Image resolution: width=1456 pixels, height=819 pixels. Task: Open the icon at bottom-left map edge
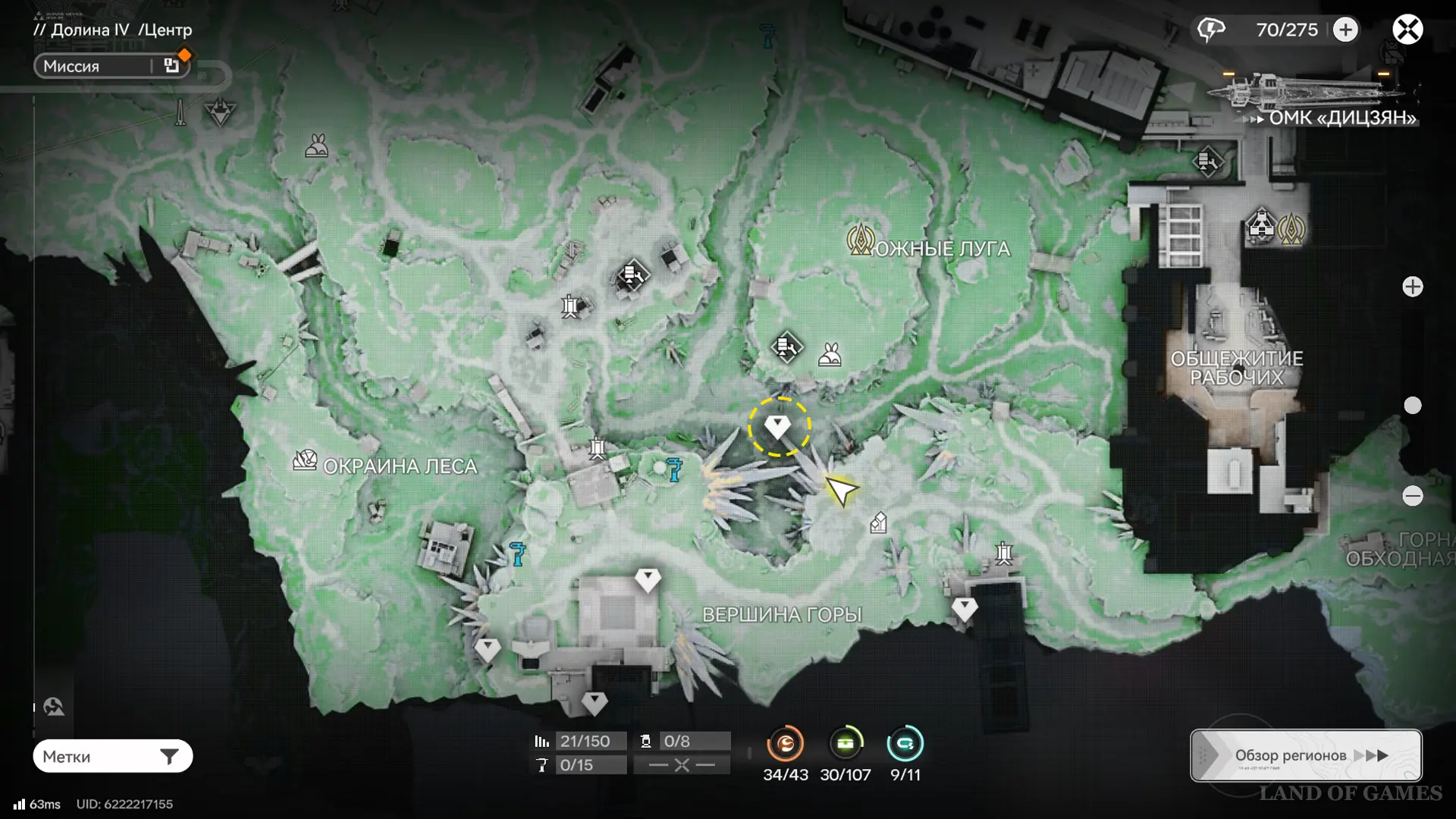click(x=54, y=708)
